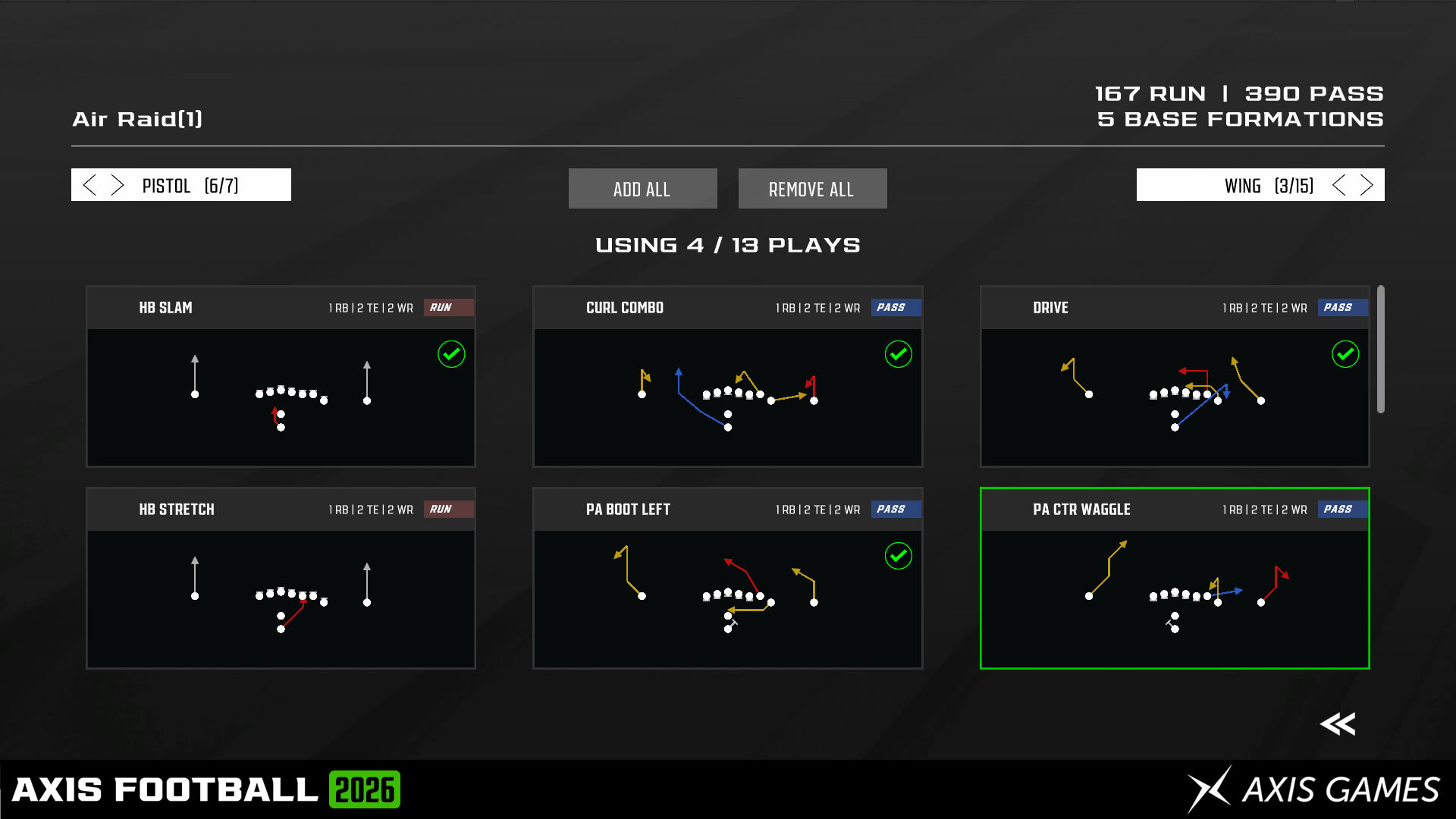Deselect the CURL COMBO checkmark
1456x819 pixels.
click(898, 354)
